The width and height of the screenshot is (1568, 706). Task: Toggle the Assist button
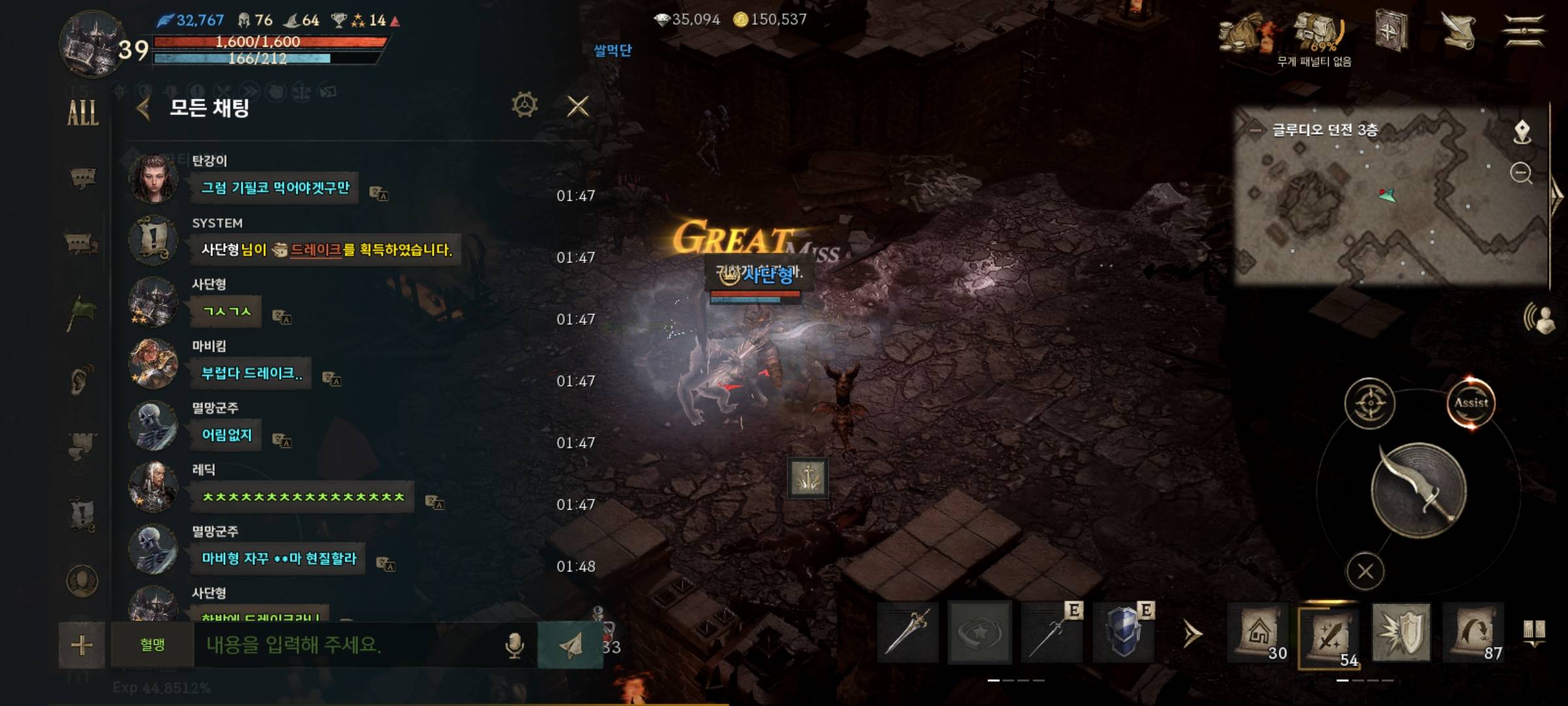coord(1471,403)
